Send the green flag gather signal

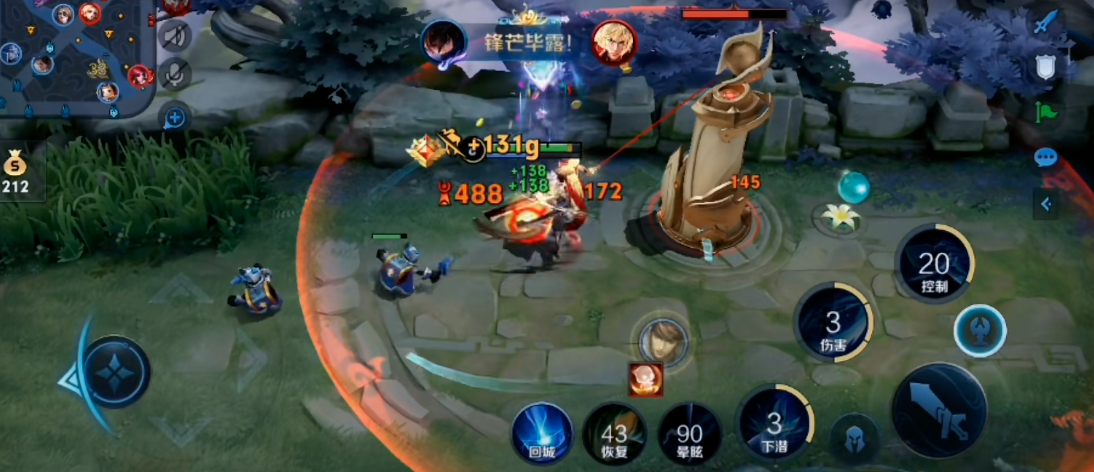click(x=1046, y=112)
